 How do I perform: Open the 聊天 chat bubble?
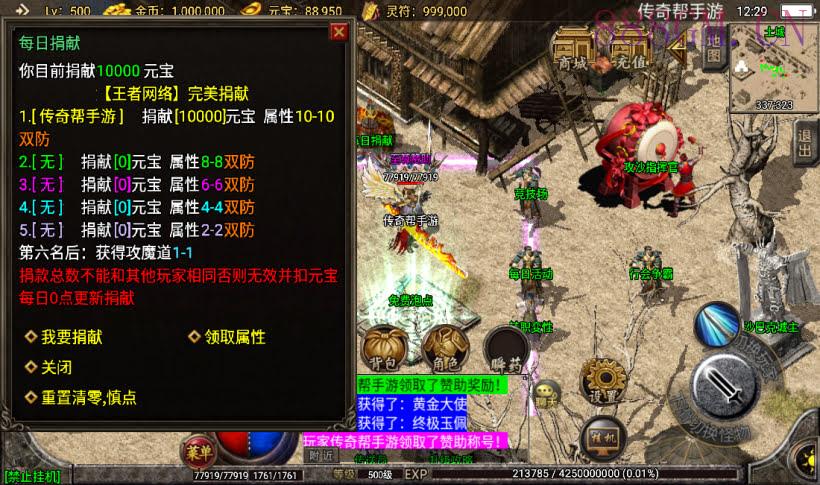coord(546,394)
